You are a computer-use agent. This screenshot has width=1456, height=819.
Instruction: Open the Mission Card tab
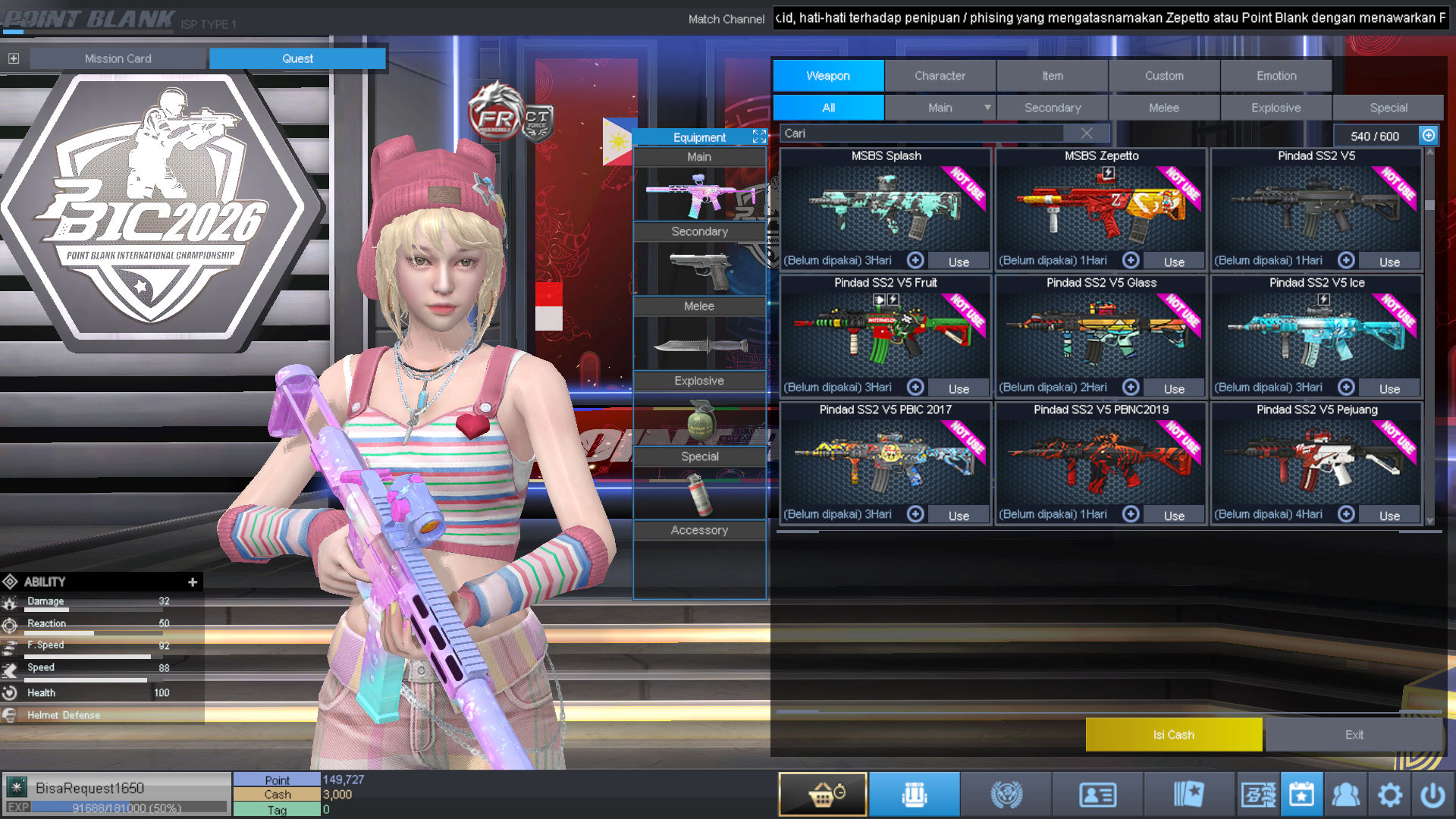[118, 58]
